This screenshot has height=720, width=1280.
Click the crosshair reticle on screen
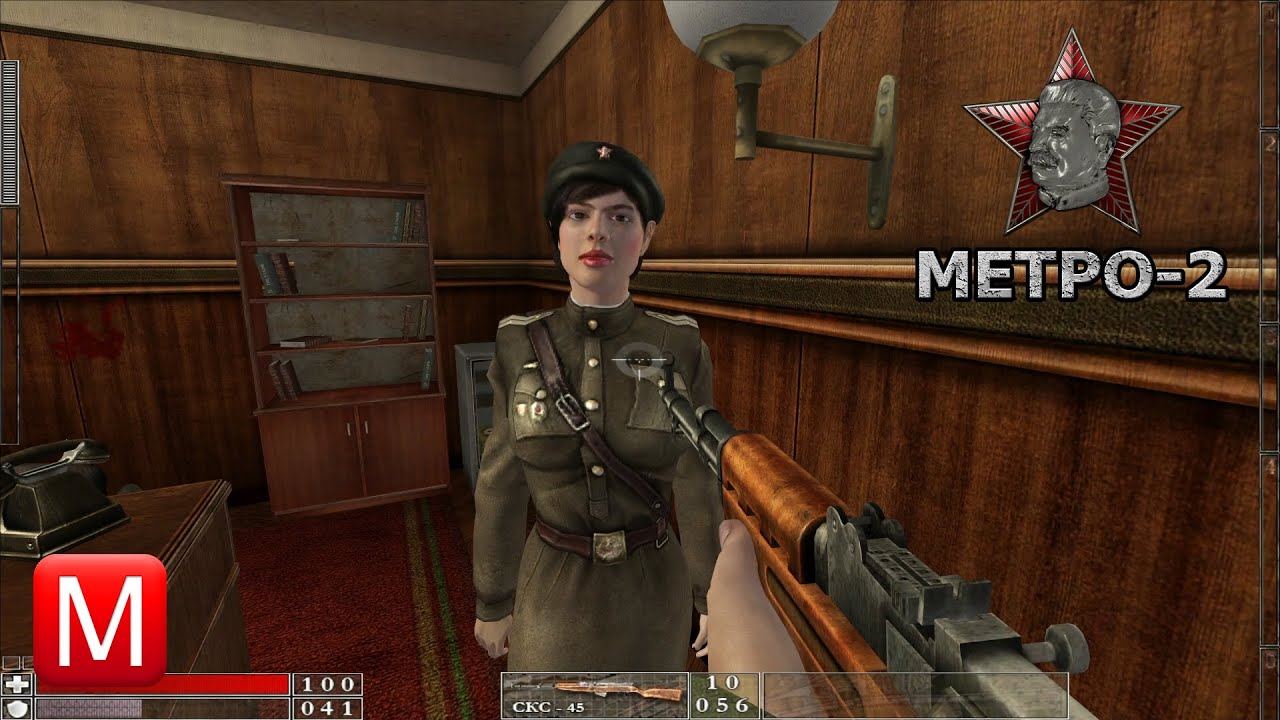click(636, 361)
